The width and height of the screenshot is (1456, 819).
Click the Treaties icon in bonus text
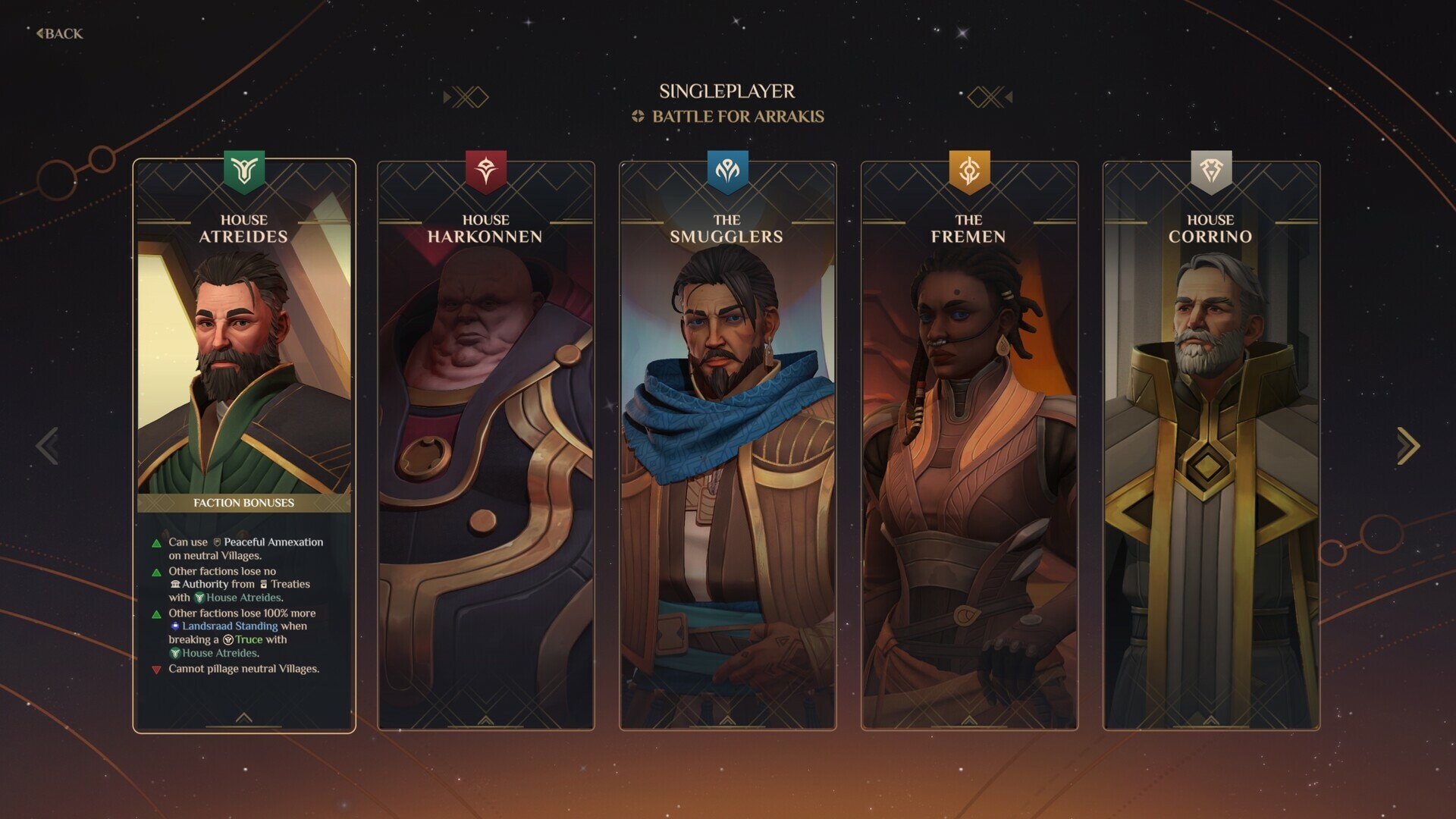point(264,585)
